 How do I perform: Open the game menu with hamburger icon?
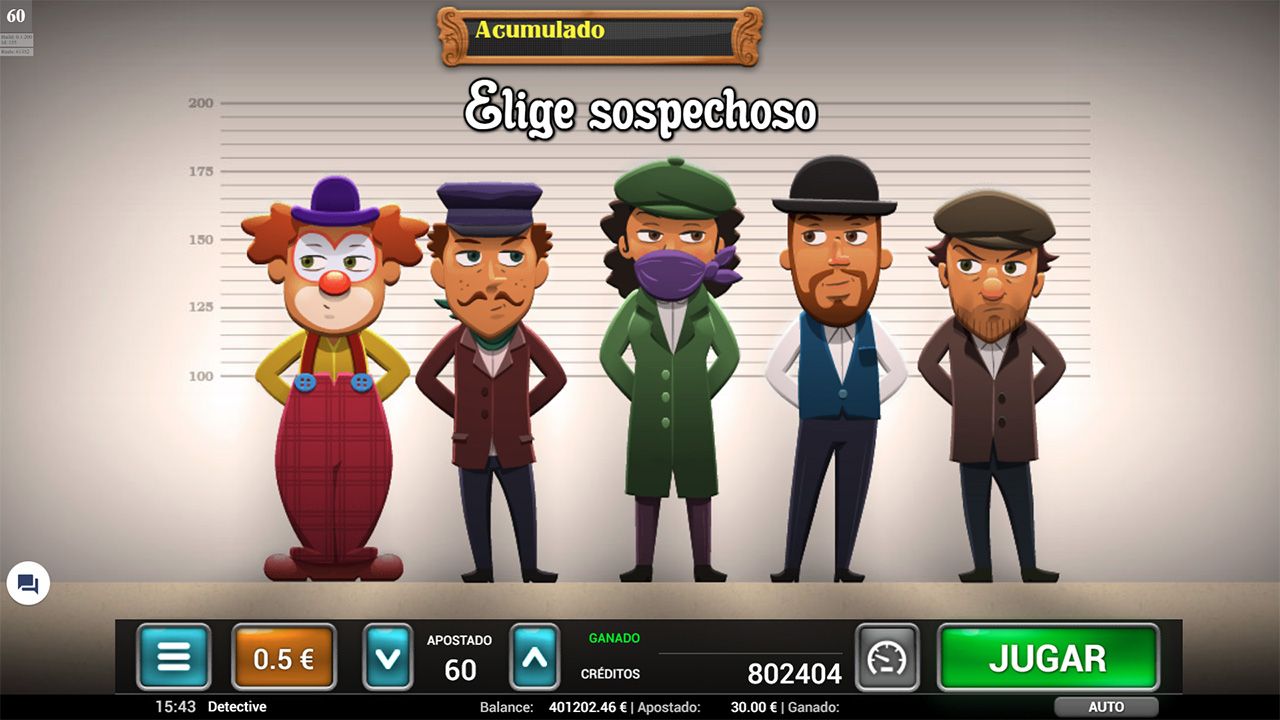(x=174, y=657)
